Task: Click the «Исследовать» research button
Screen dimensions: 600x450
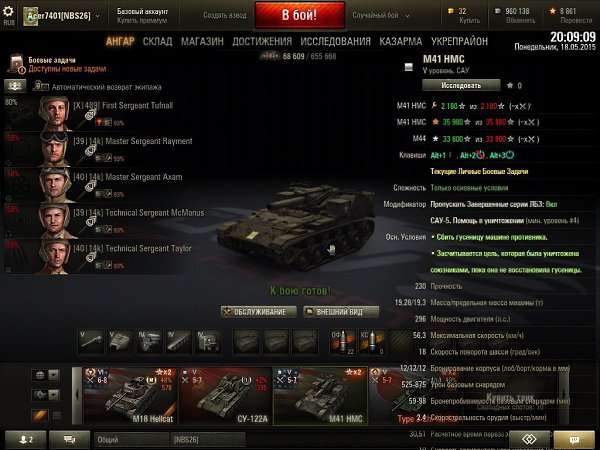Action: pos(440,85)
